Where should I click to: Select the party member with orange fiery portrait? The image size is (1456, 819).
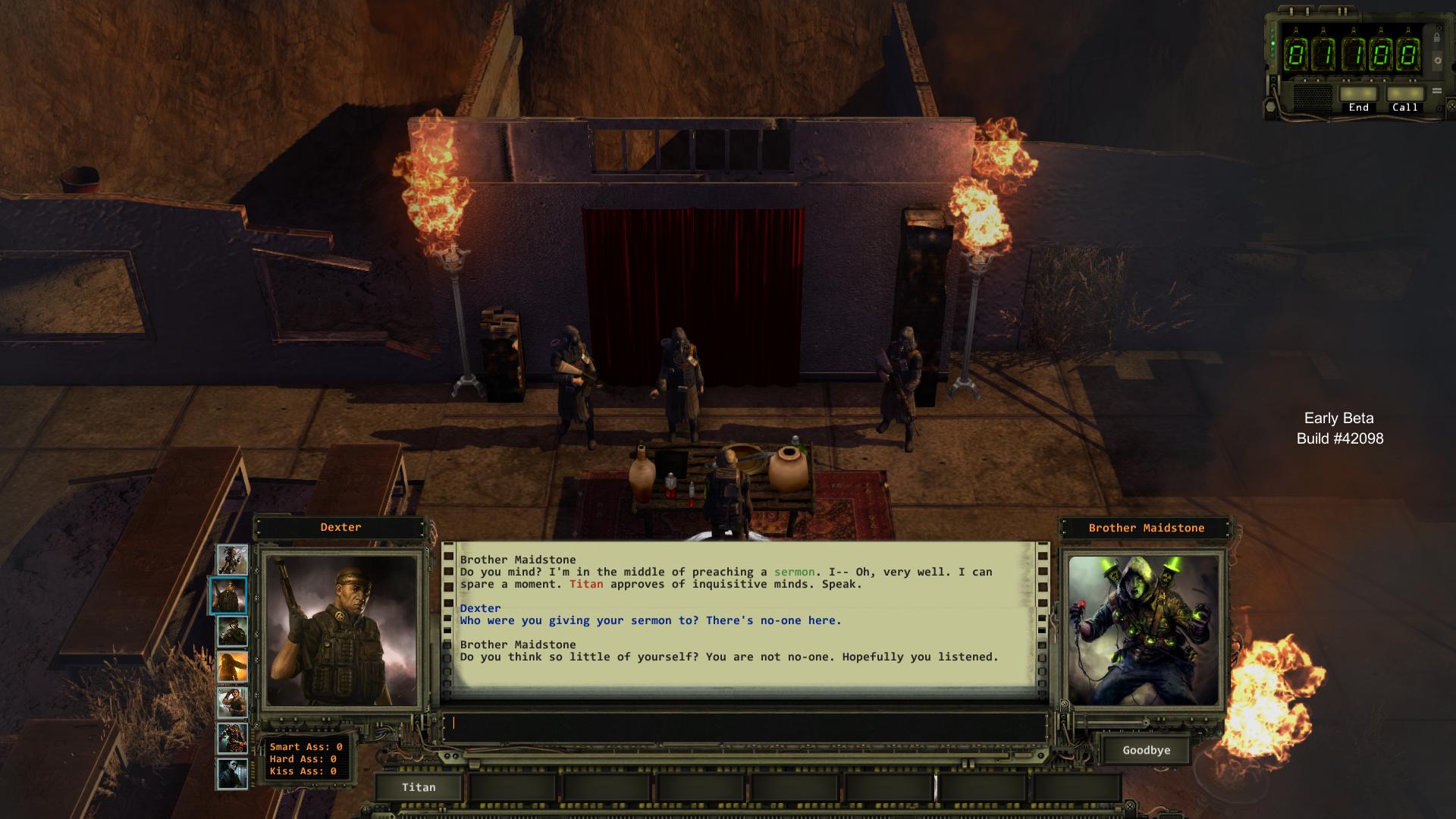click(232, 667)
